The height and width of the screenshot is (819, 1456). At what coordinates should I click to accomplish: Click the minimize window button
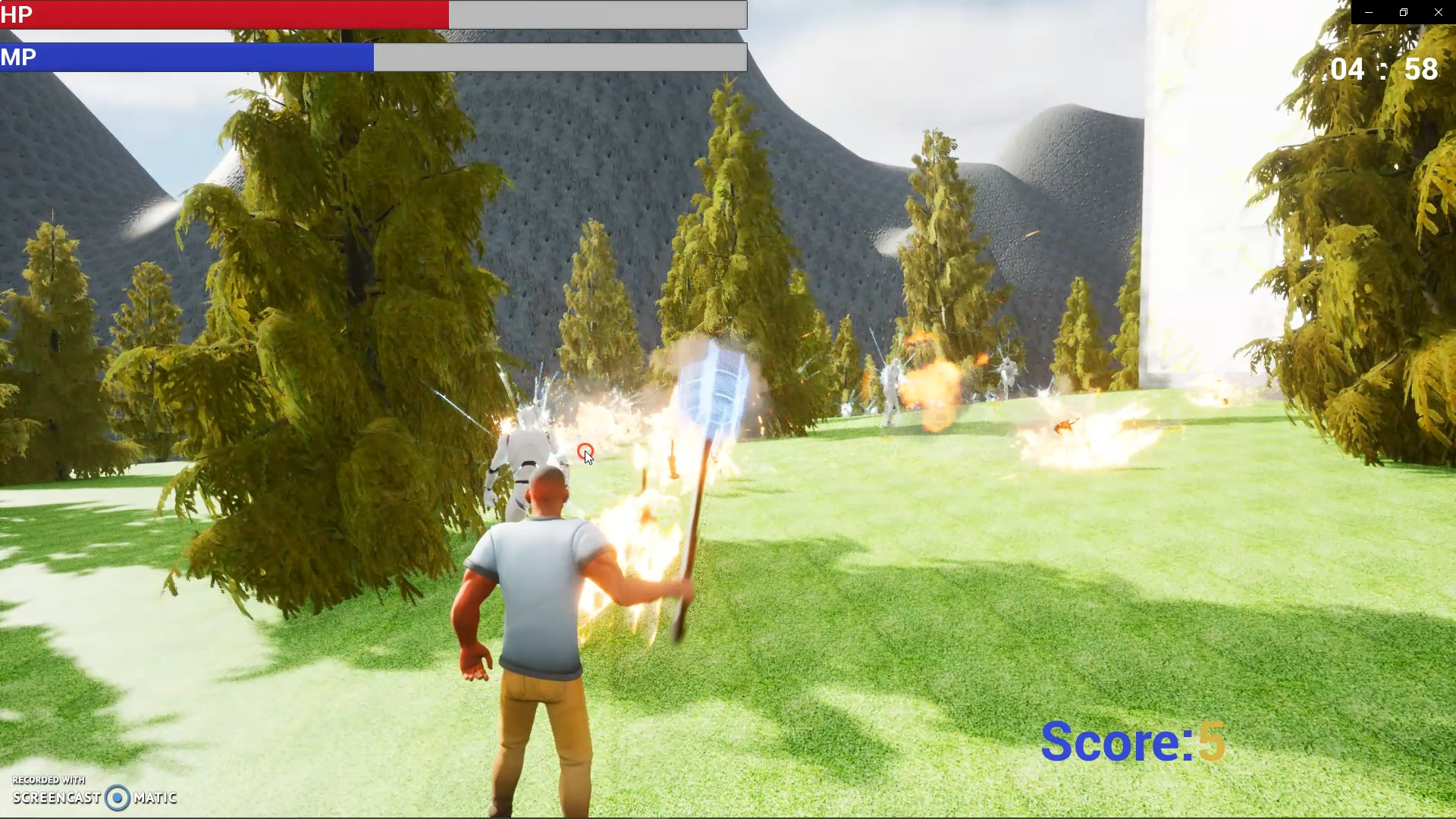coord(1368,12)
